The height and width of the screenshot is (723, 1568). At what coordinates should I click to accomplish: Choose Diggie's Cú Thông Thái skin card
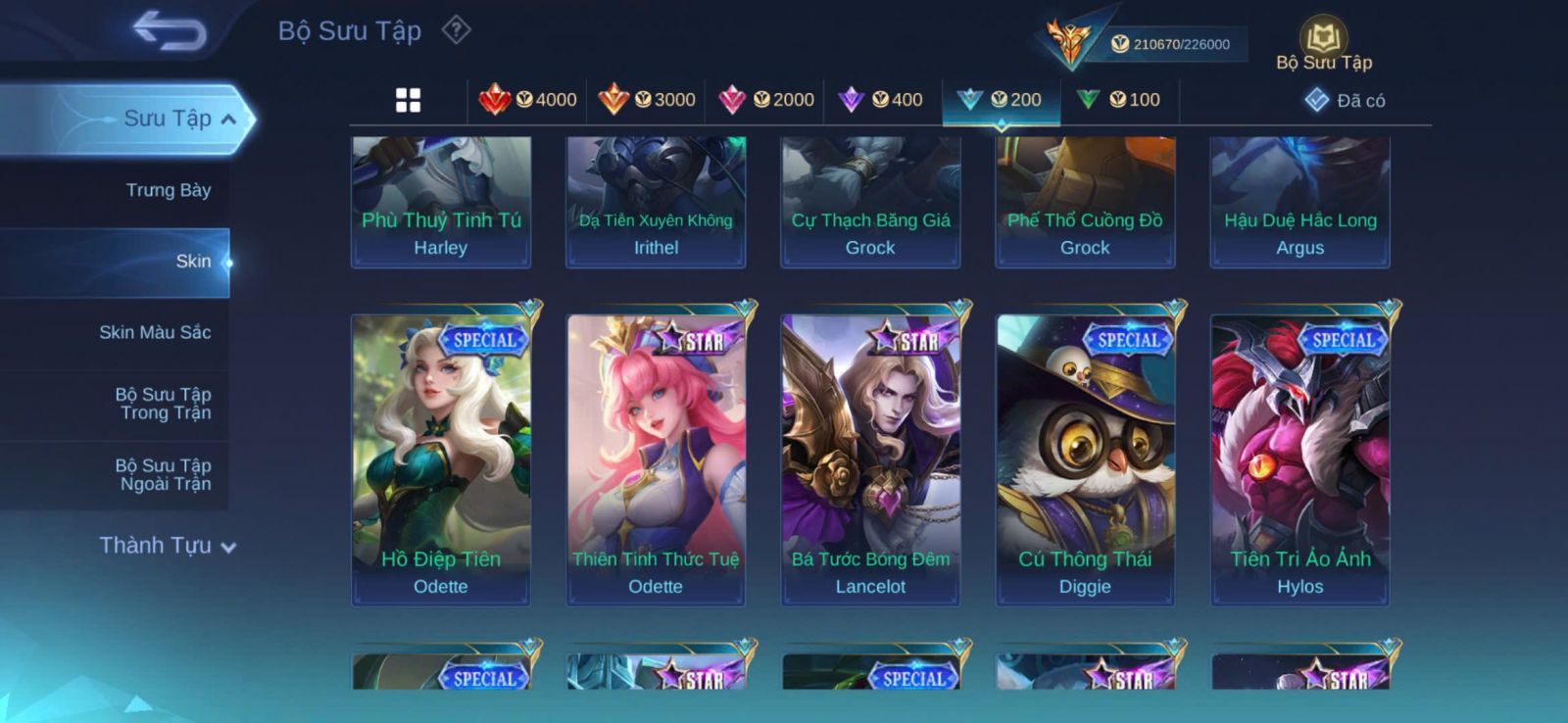1085,458
